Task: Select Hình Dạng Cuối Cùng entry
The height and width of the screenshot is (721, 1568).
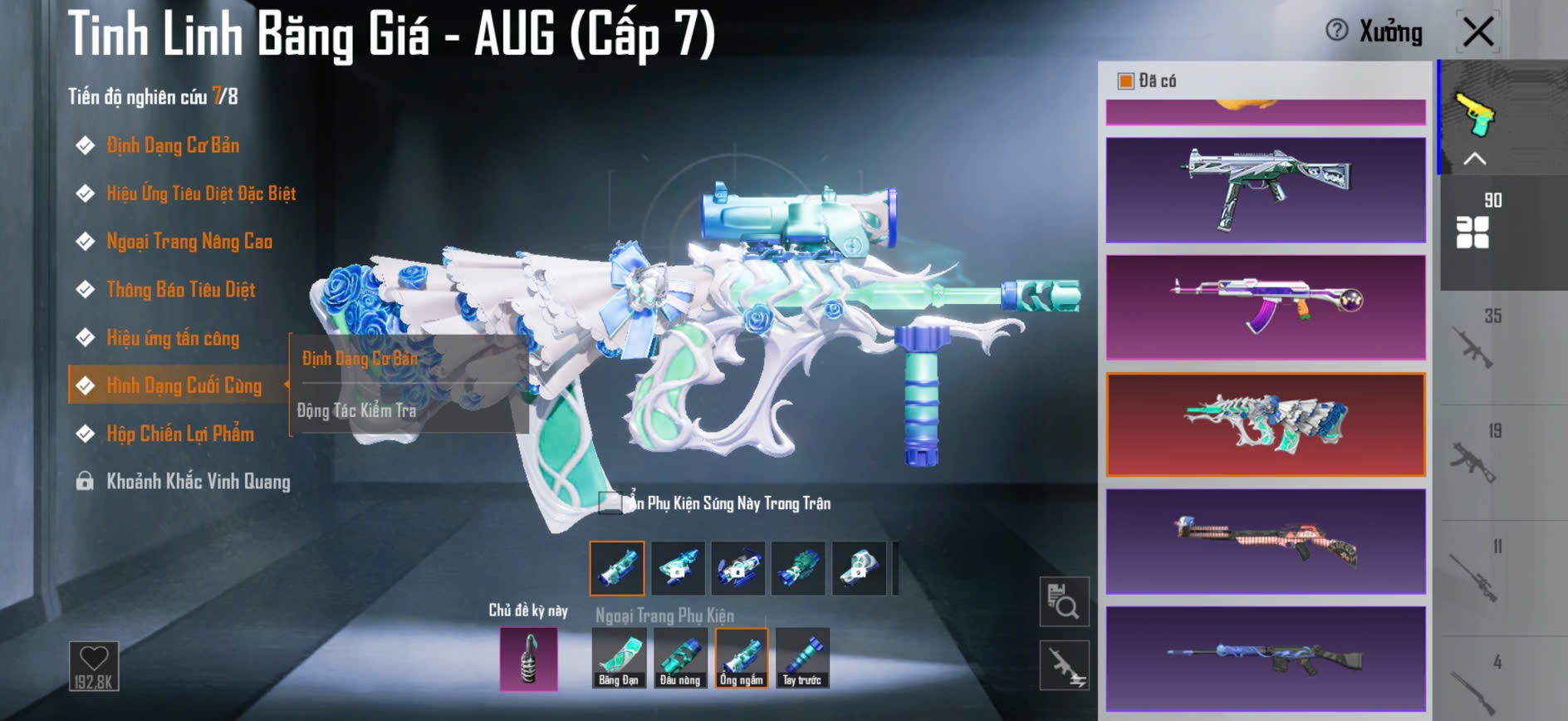Action: pos(184,386)
